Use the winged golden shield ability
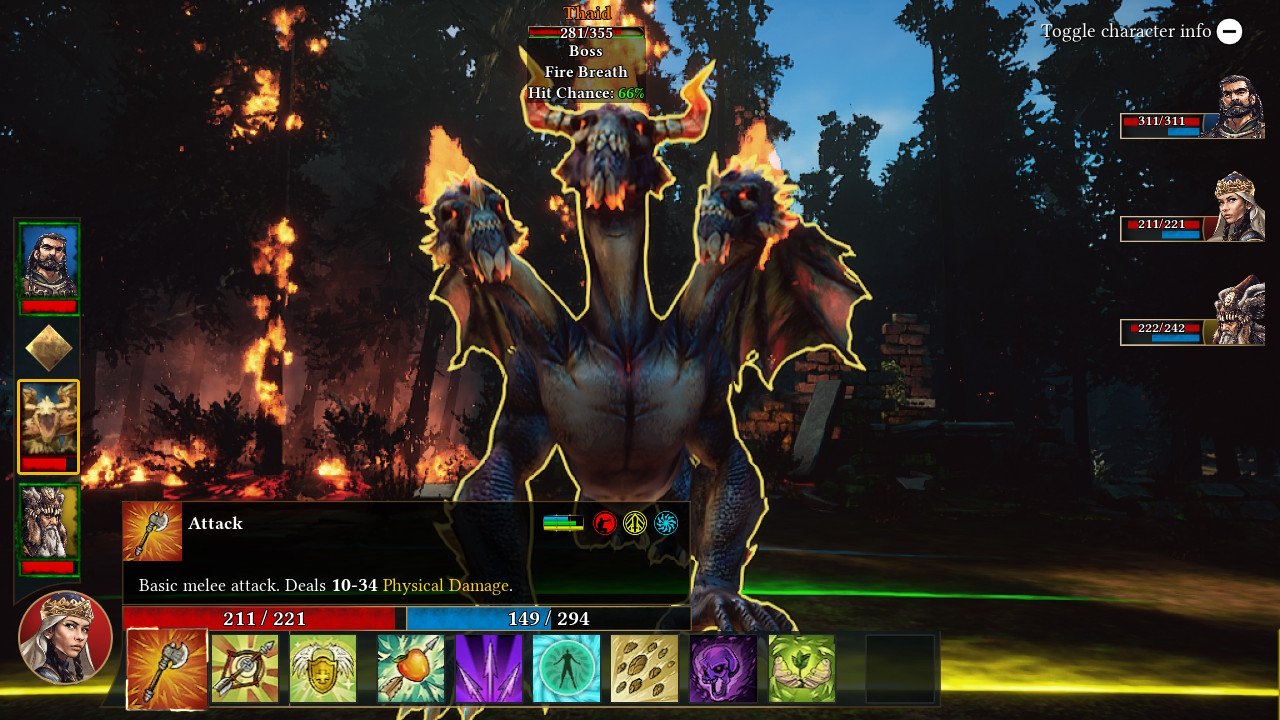Viewport: 1280px width, 720px height. (x=323, y=669)
